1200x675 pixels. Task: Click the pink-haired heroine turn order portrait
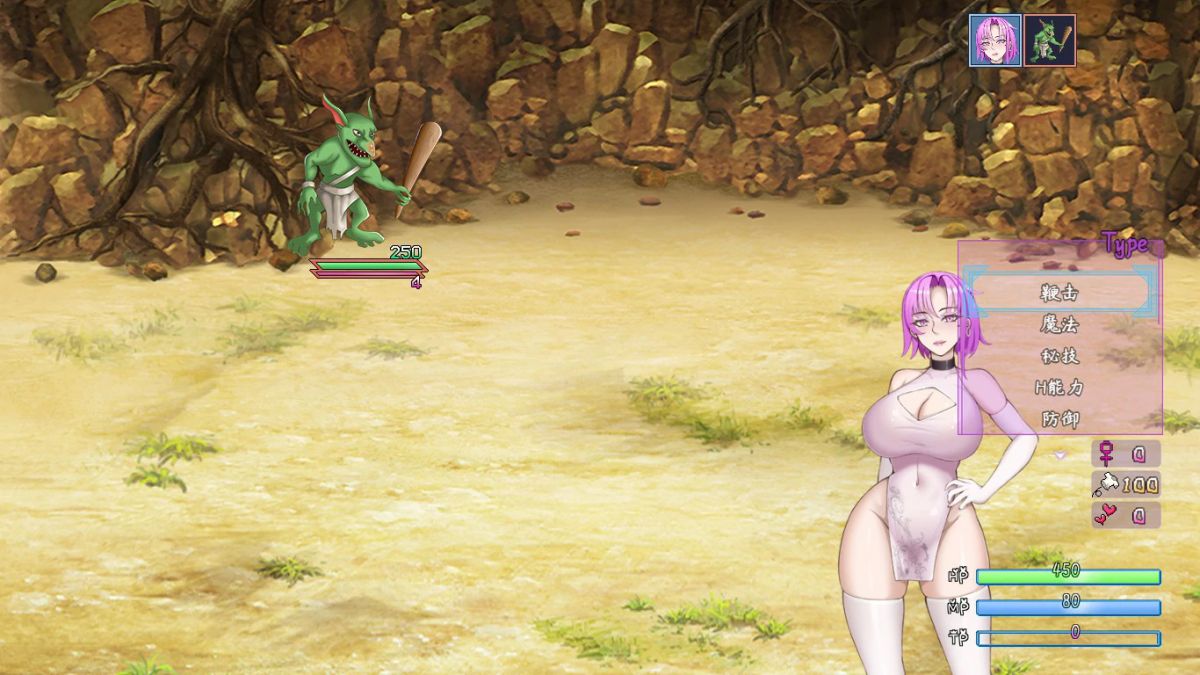995,40
